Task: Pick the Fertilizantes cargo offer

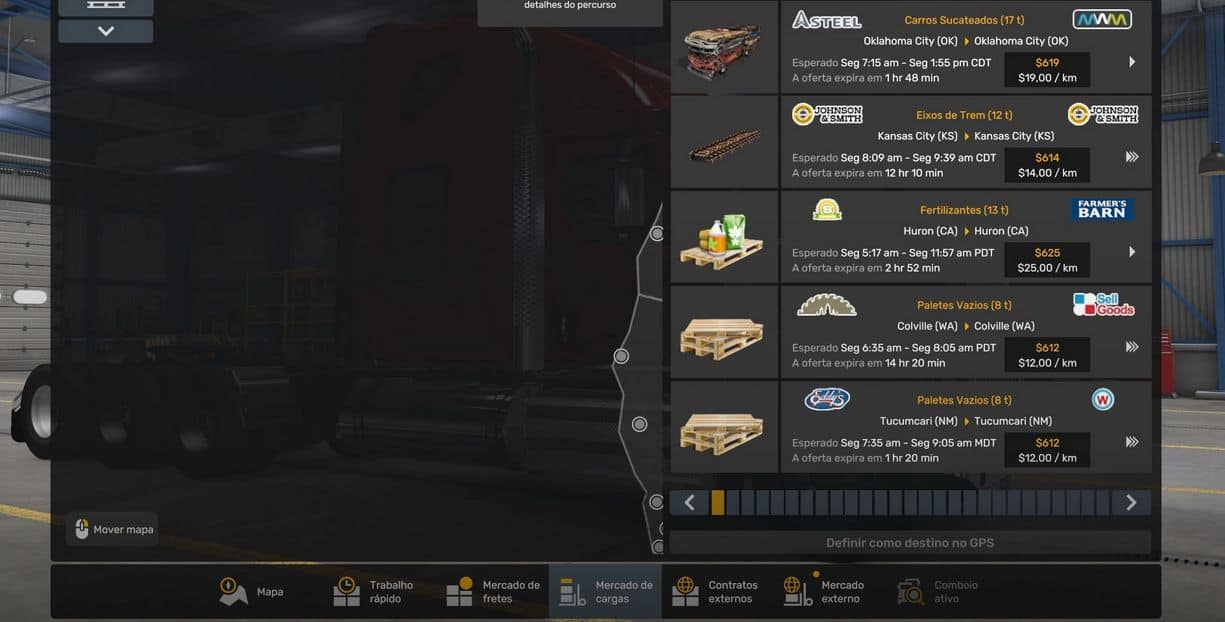Action: coord(965,237)
